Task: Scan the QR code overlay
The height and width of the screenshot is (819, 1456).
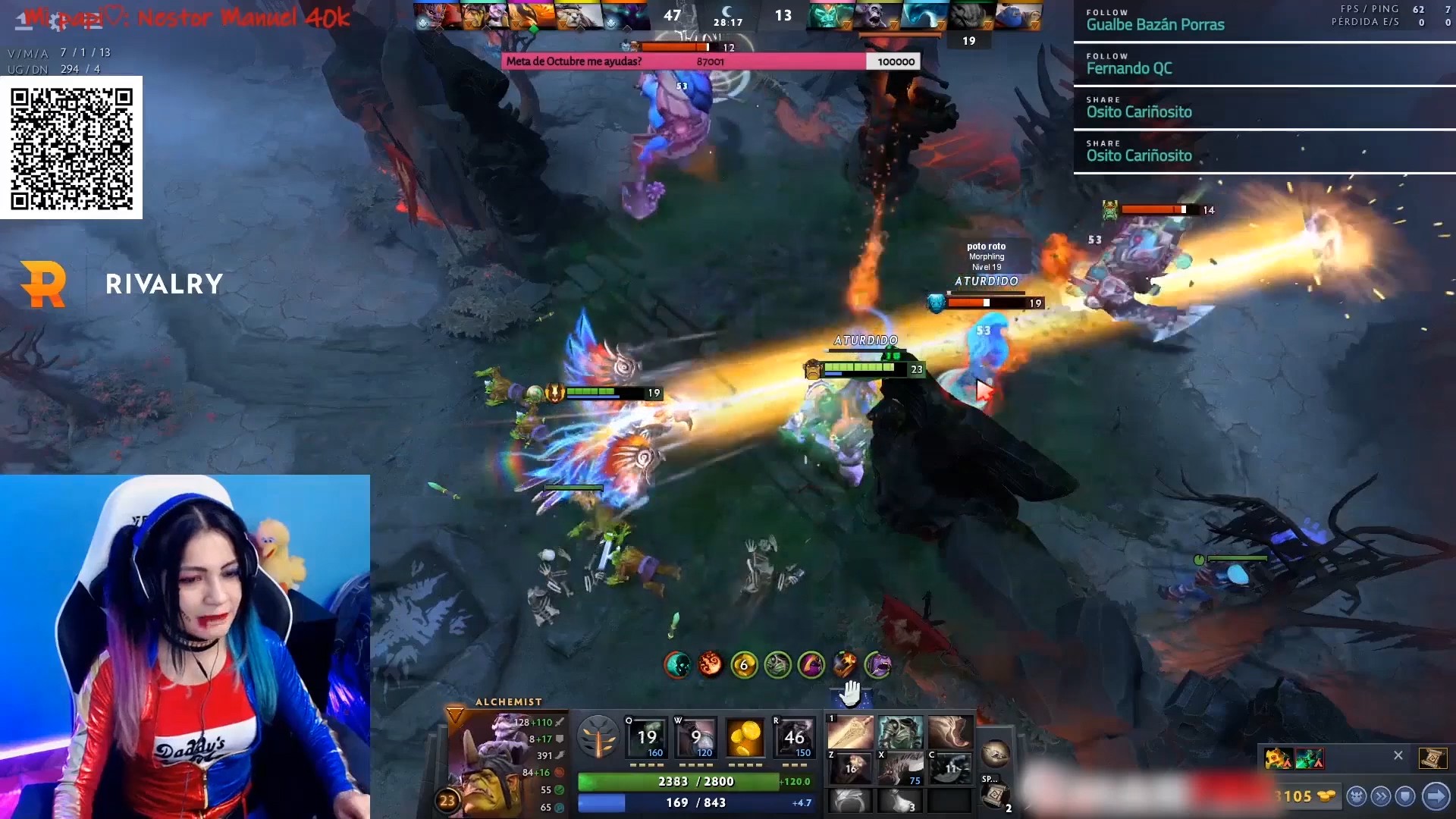Action: [71, 148]
